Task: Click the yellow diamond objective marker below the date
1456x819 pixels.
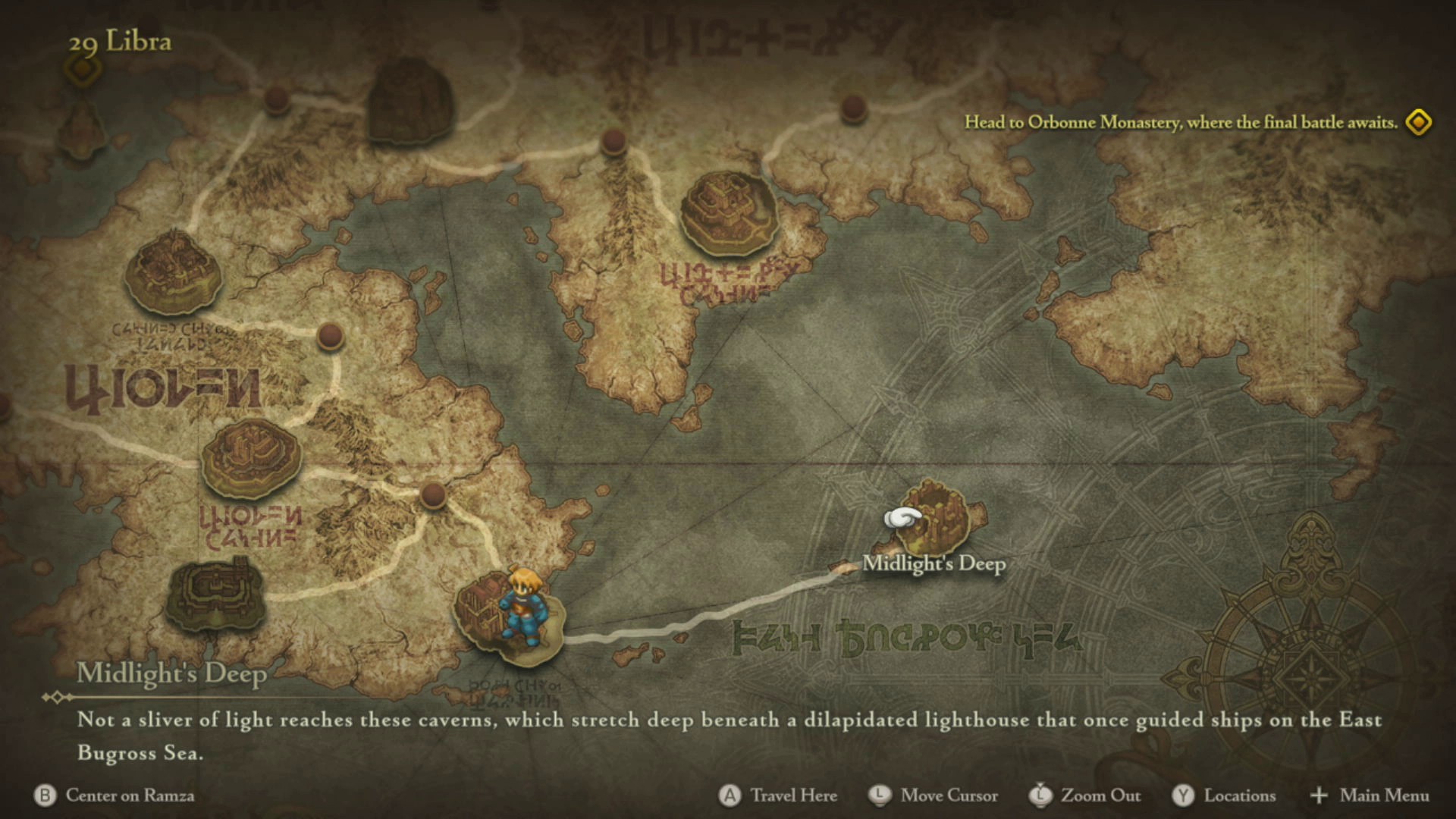Action: pos(83,70)
